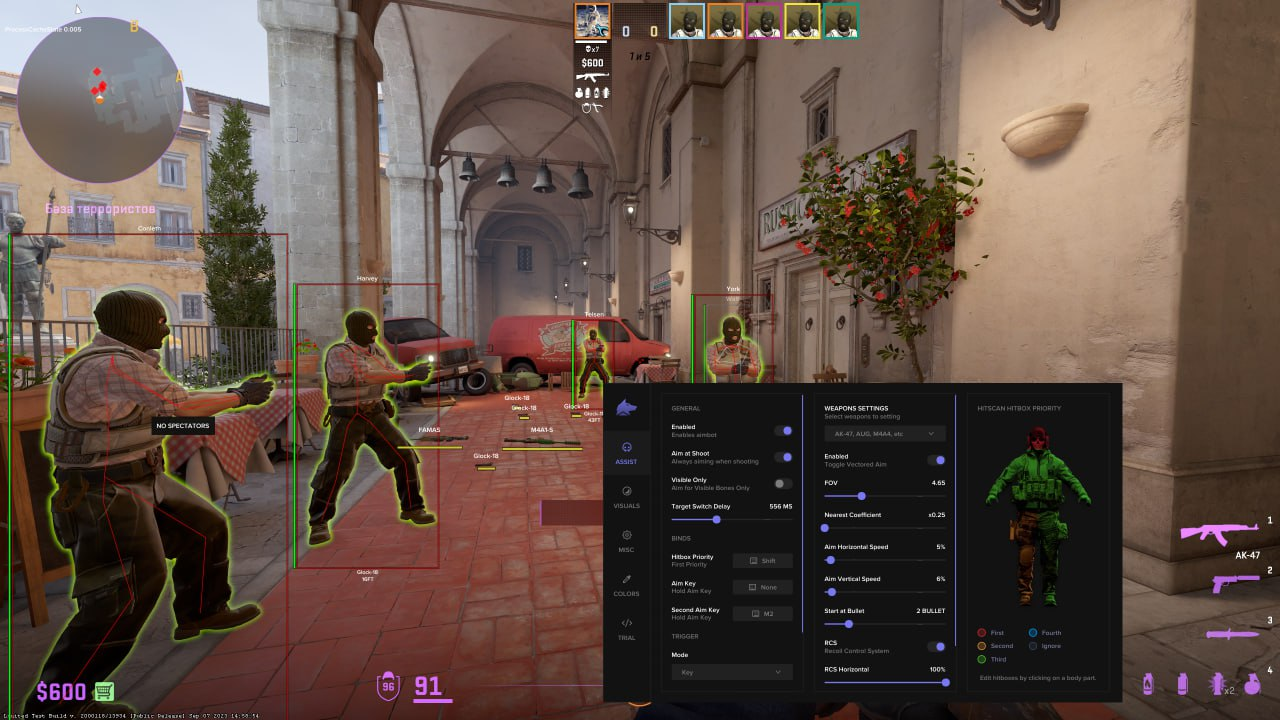Click the Target Switch Delay slider
The image size is (1280, 720).
[717, 520]
